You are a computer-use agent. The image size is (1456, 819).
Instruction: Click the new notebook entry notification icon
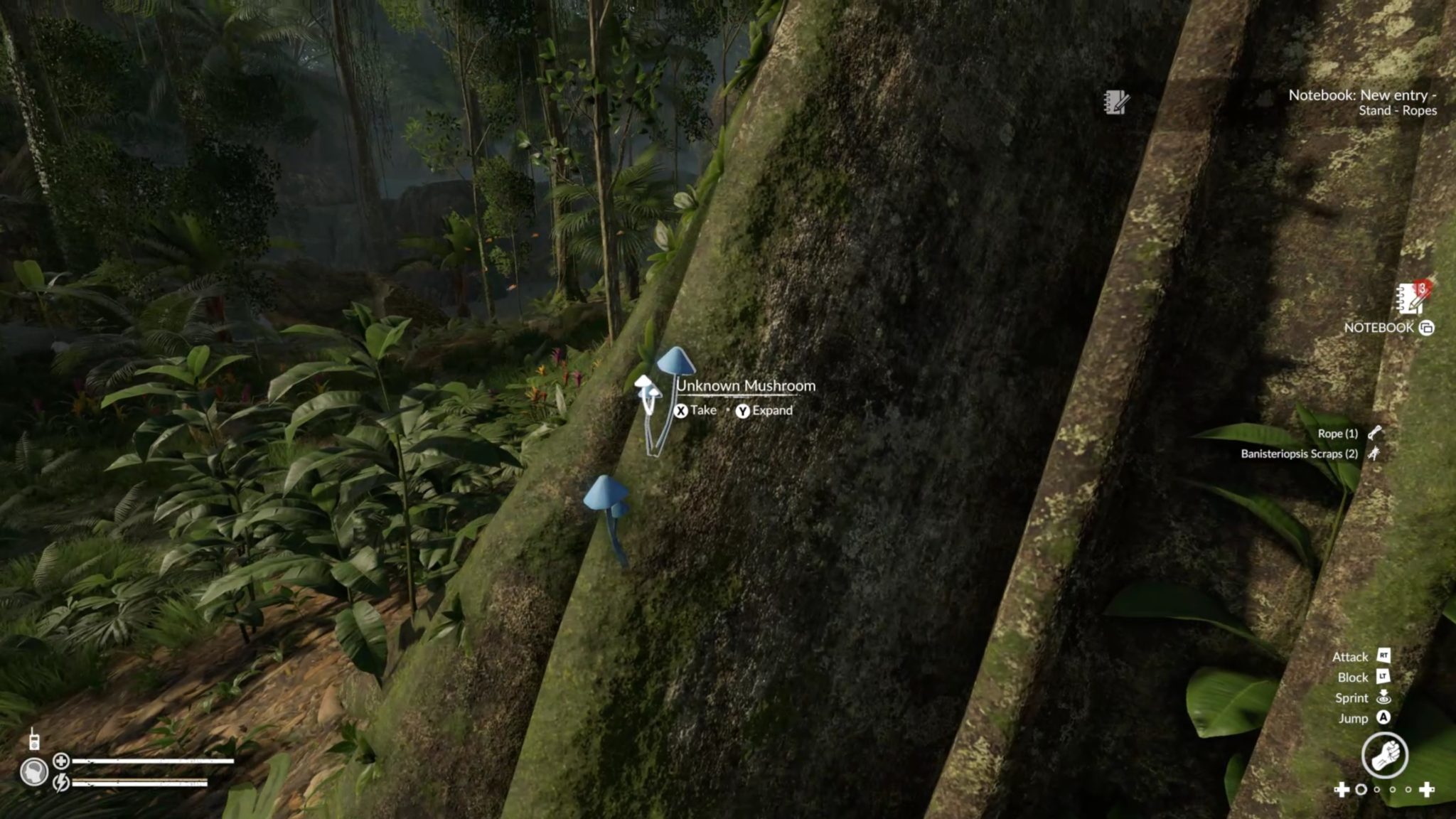point(1116,102)
